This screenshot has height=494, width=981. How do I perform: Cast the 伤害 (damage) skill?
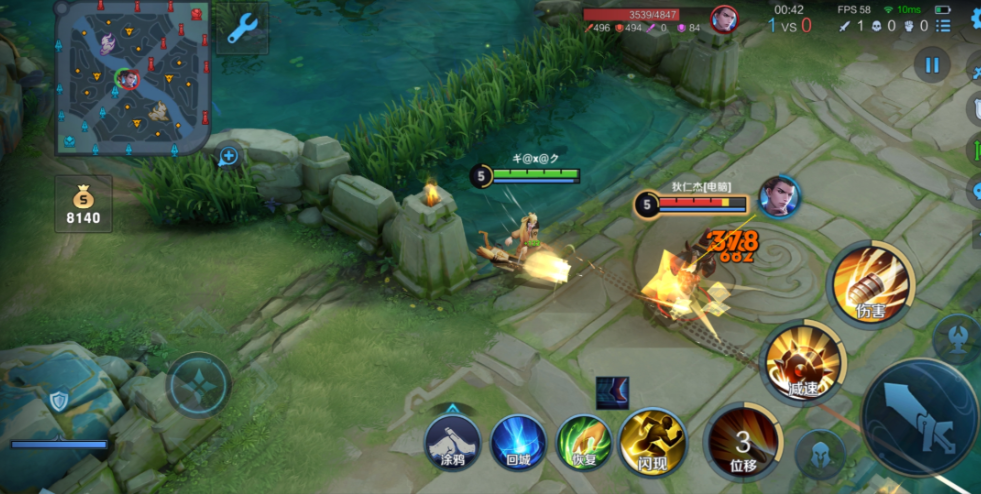click(x=872, y=283)
